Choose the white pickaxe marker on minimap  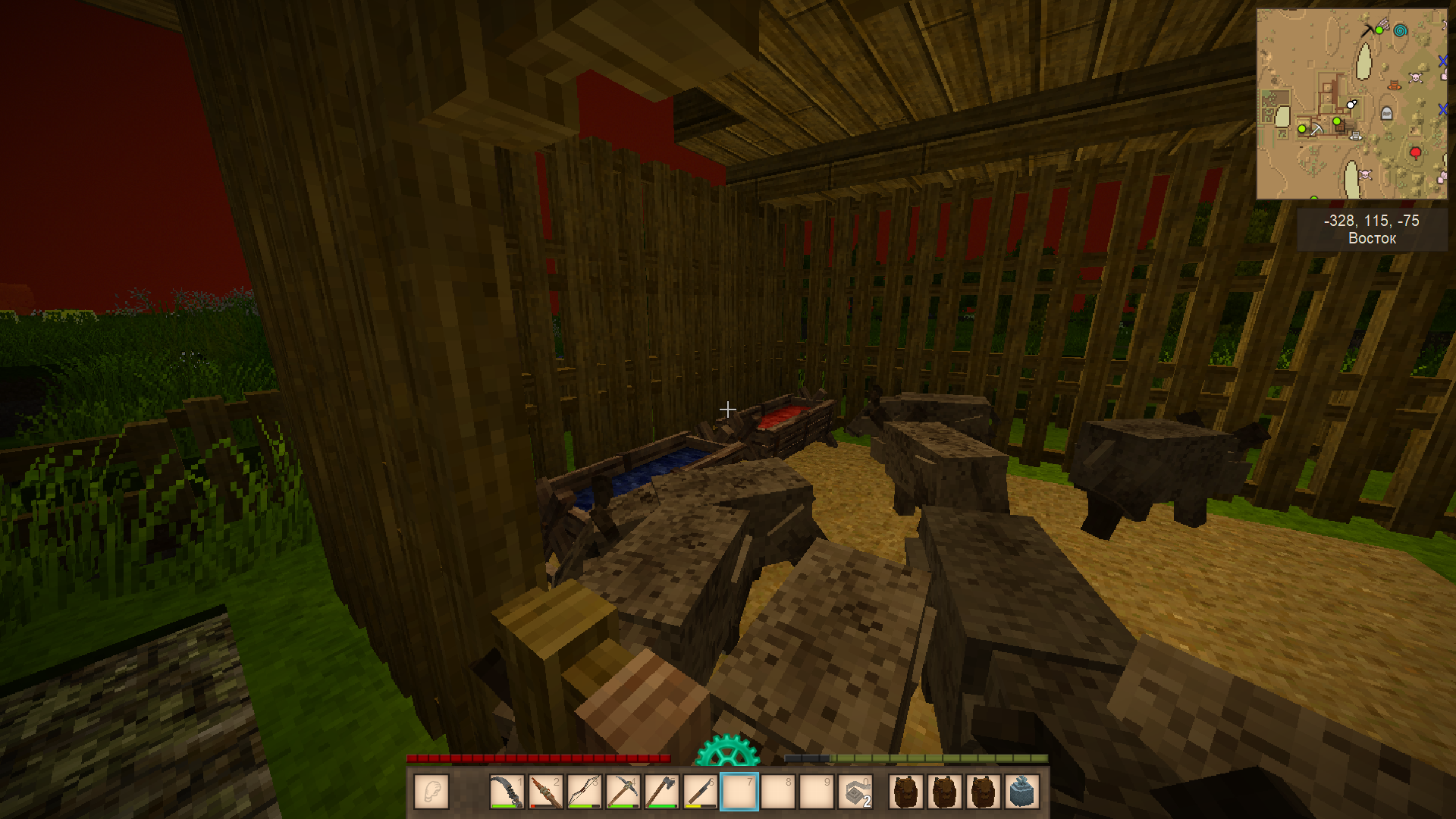[x=1316, y=130]
